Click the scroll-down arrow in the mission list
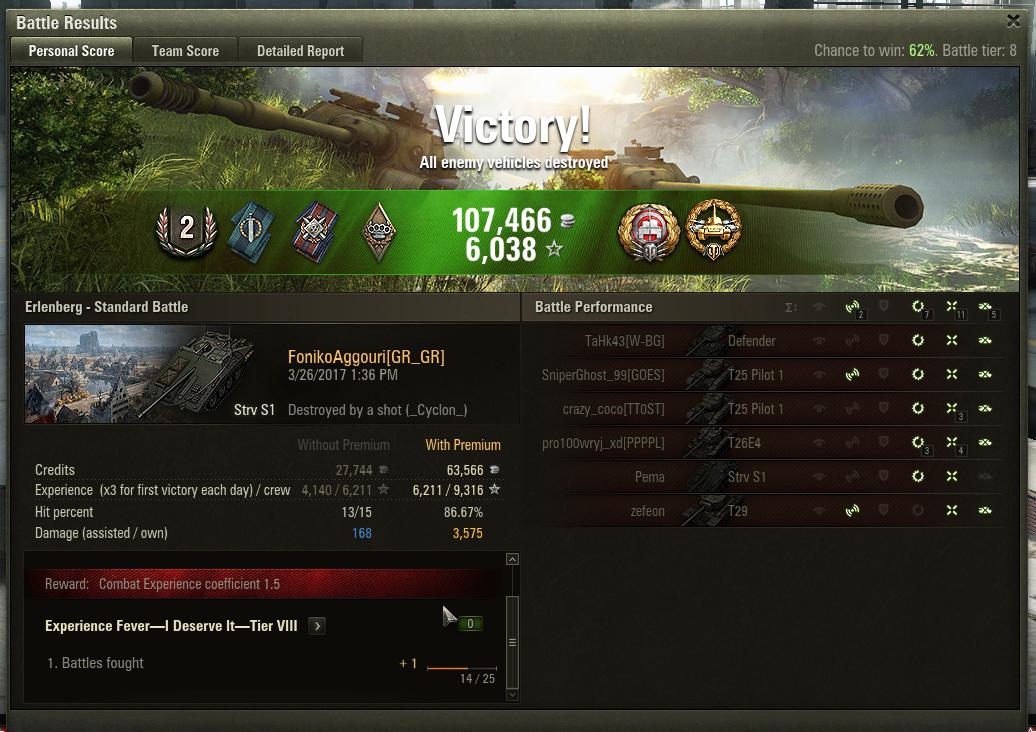This screenshot has height=732, width=1036. coord(513,694)
